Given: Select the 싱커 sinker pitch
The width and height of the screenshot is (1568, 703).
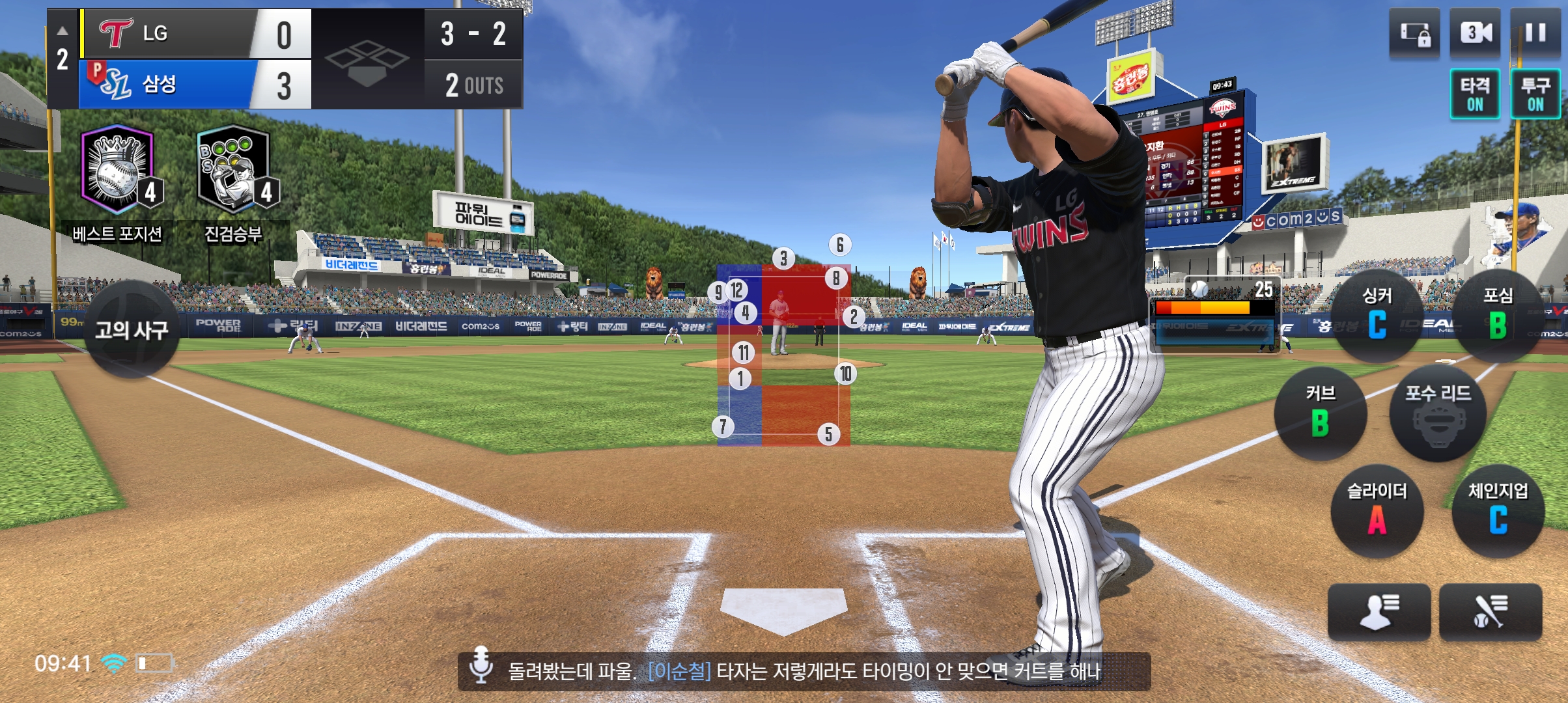Looking at the screenshot, I should (x=1377, y=316).
